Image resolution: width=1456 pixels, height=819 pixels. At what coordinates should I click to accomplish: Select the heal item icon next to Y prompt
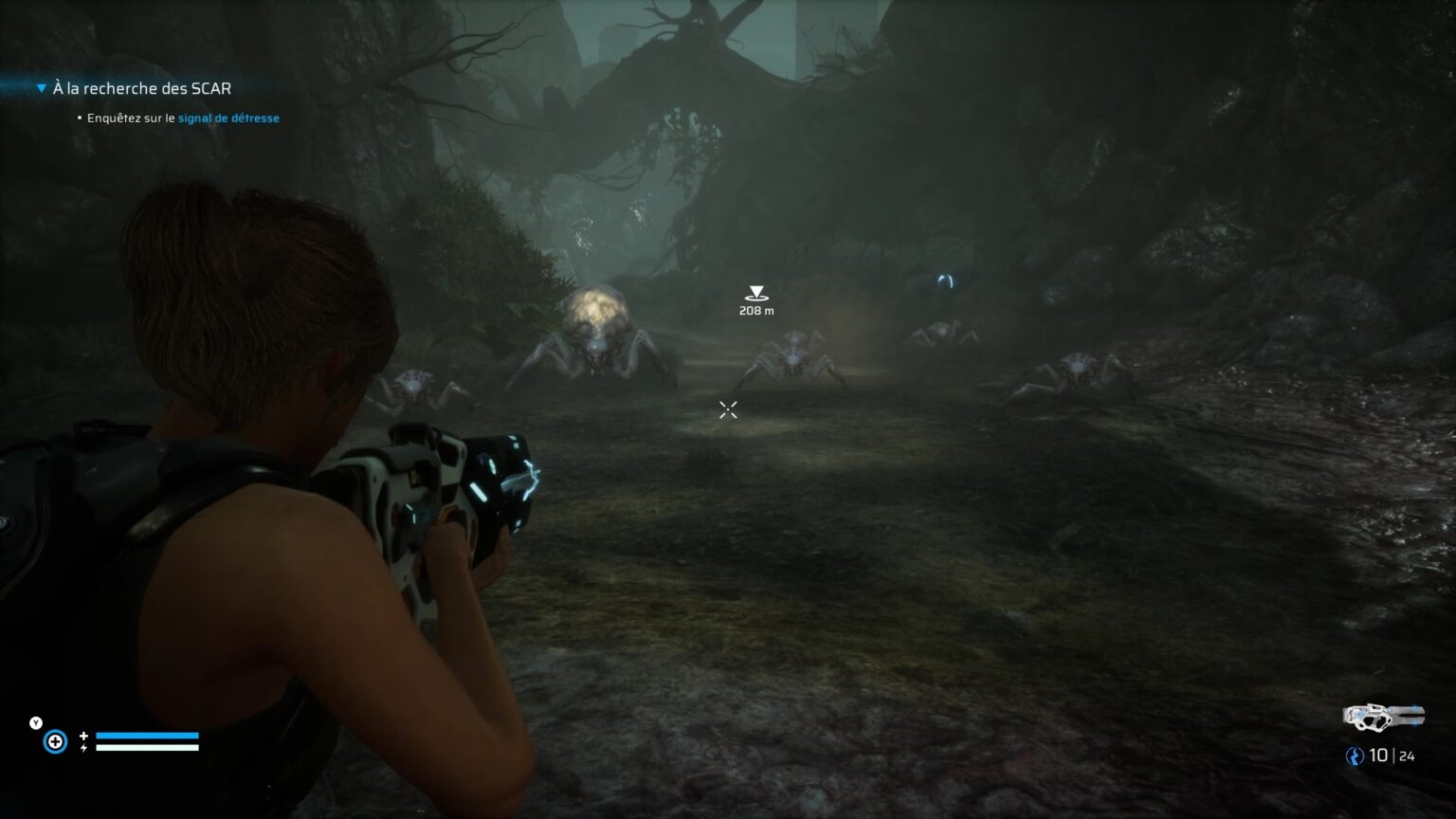coord(55,741)
